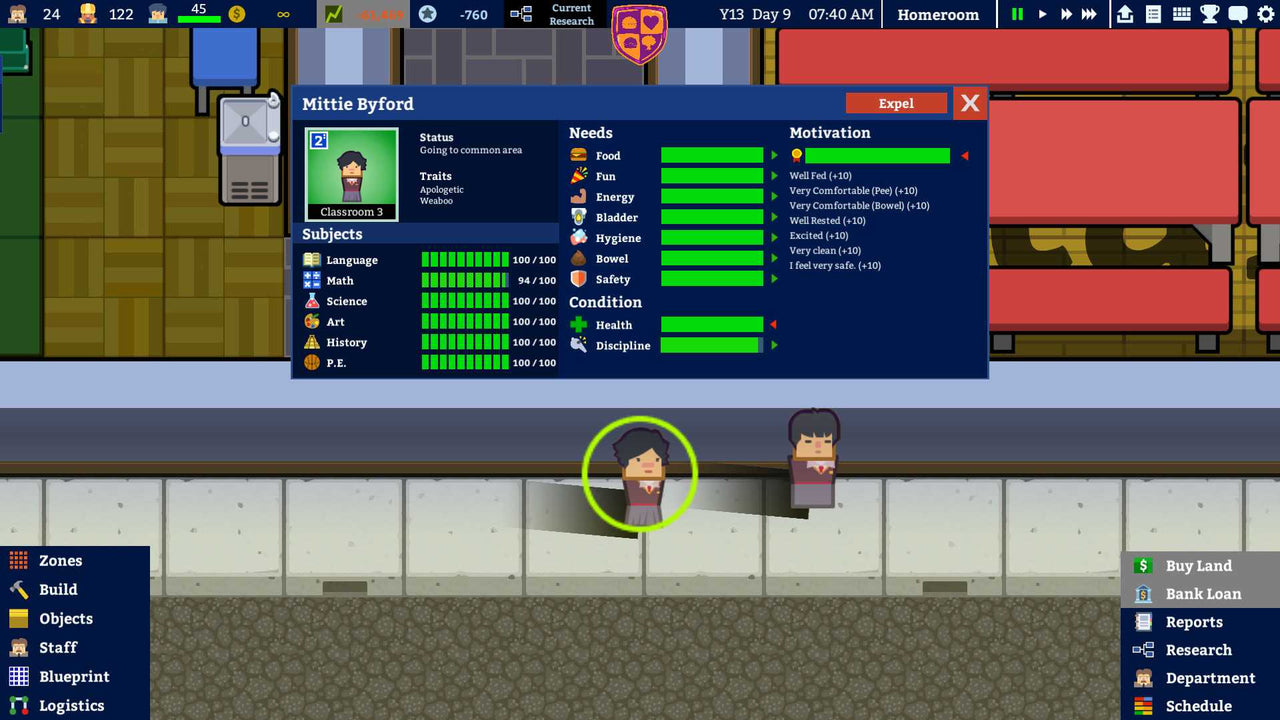
Task: Click the trophy achievements icon
Action: (1210, 14)
